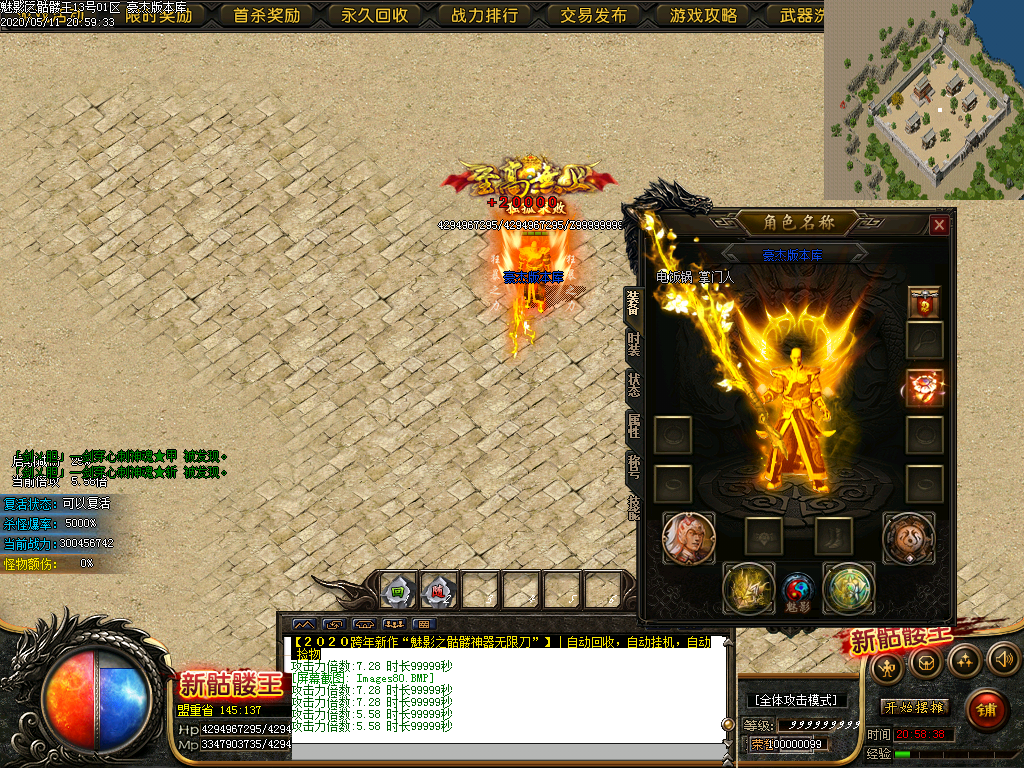Switch to the 属性 attributes tab
This screenshot has height=768, width=1024.
(633, 426)
